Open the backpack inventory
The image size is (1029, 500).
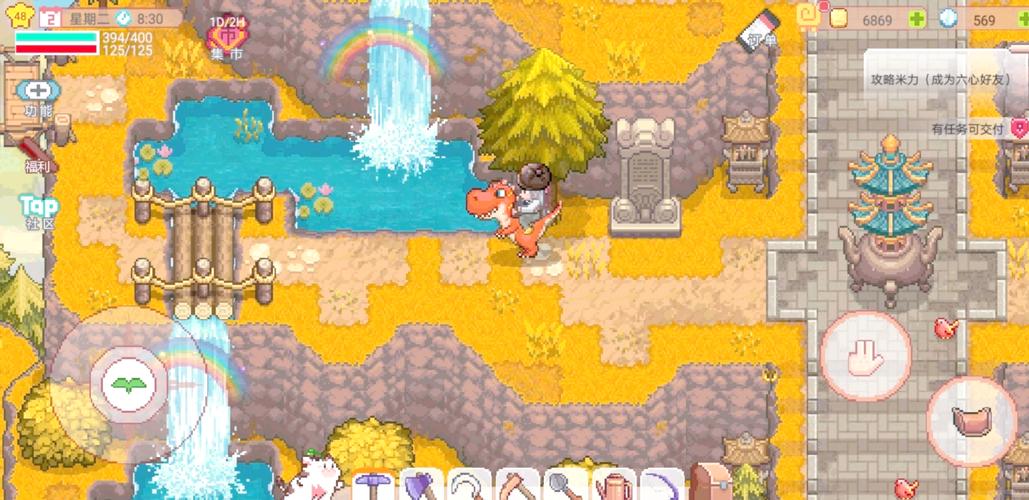coord(711,484)
